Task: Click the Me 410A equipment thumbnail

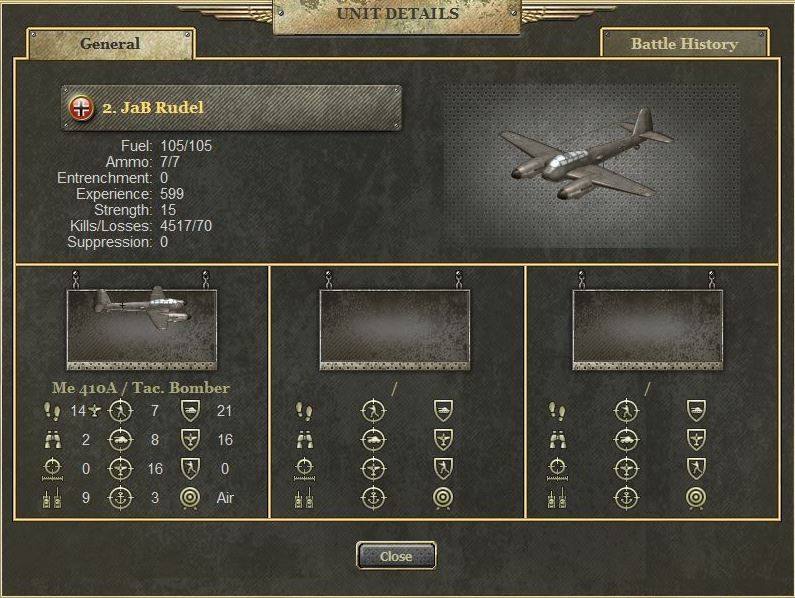Action: [141, 327]
